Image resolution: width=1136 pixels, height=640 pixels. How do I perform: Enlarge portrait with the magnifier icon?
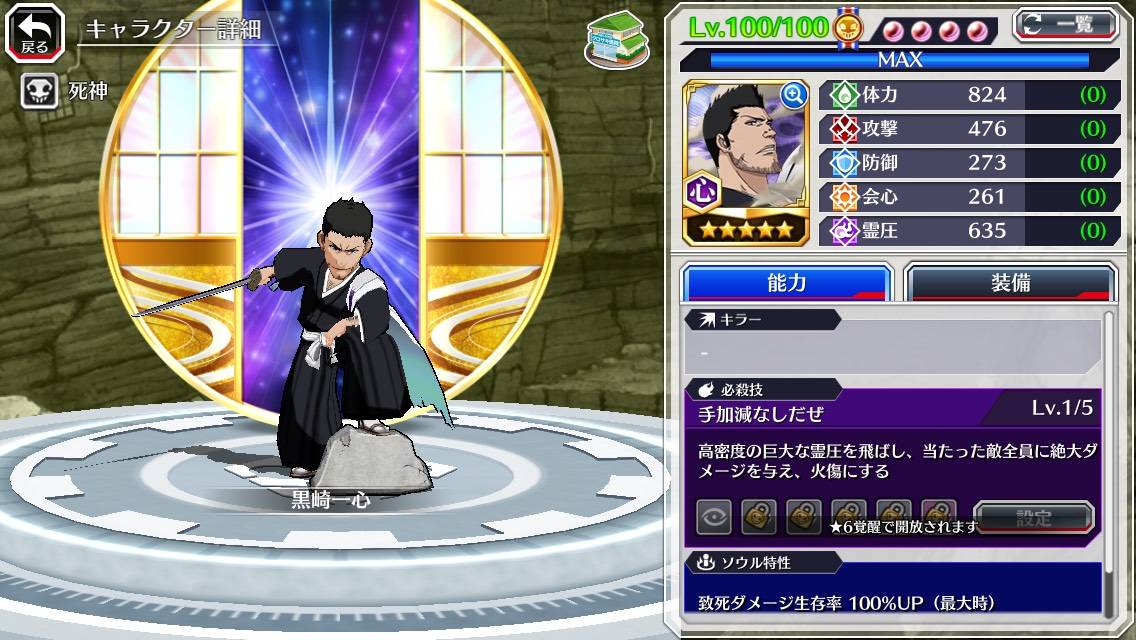(793, 95)
